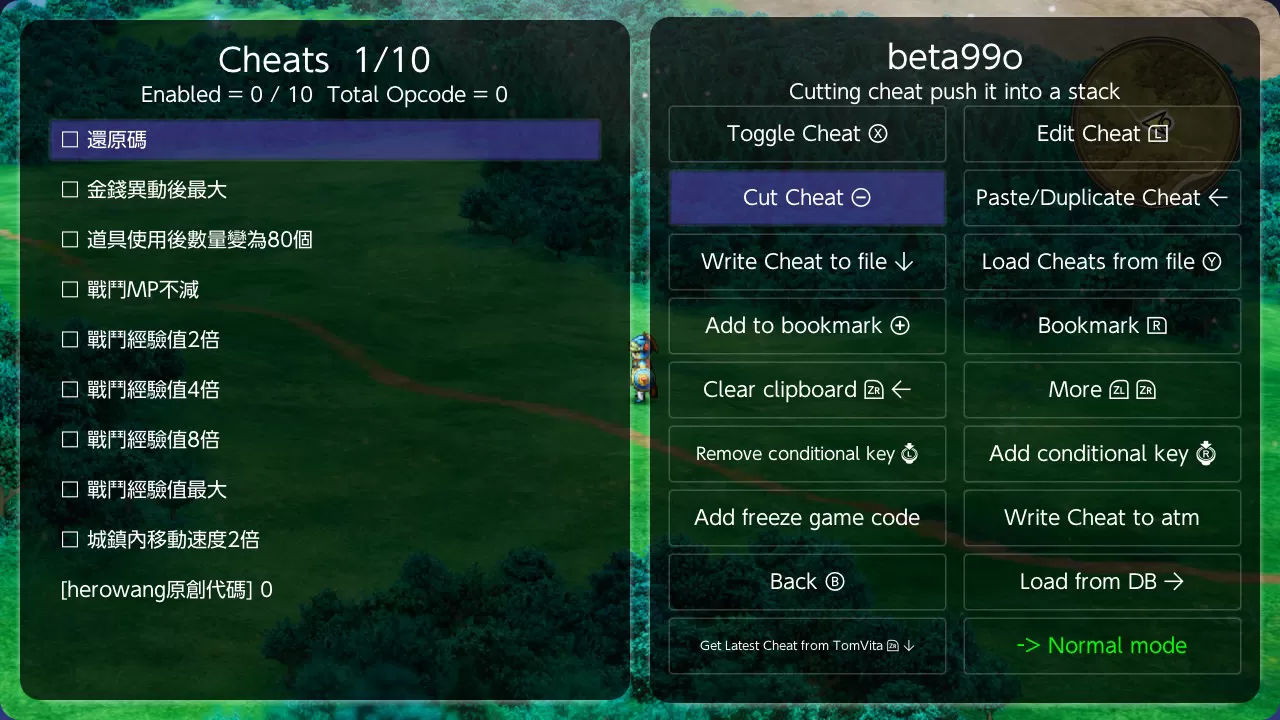Click Remove conditional key
Viewport: 1280px width, 720px height.
[807, 454]
